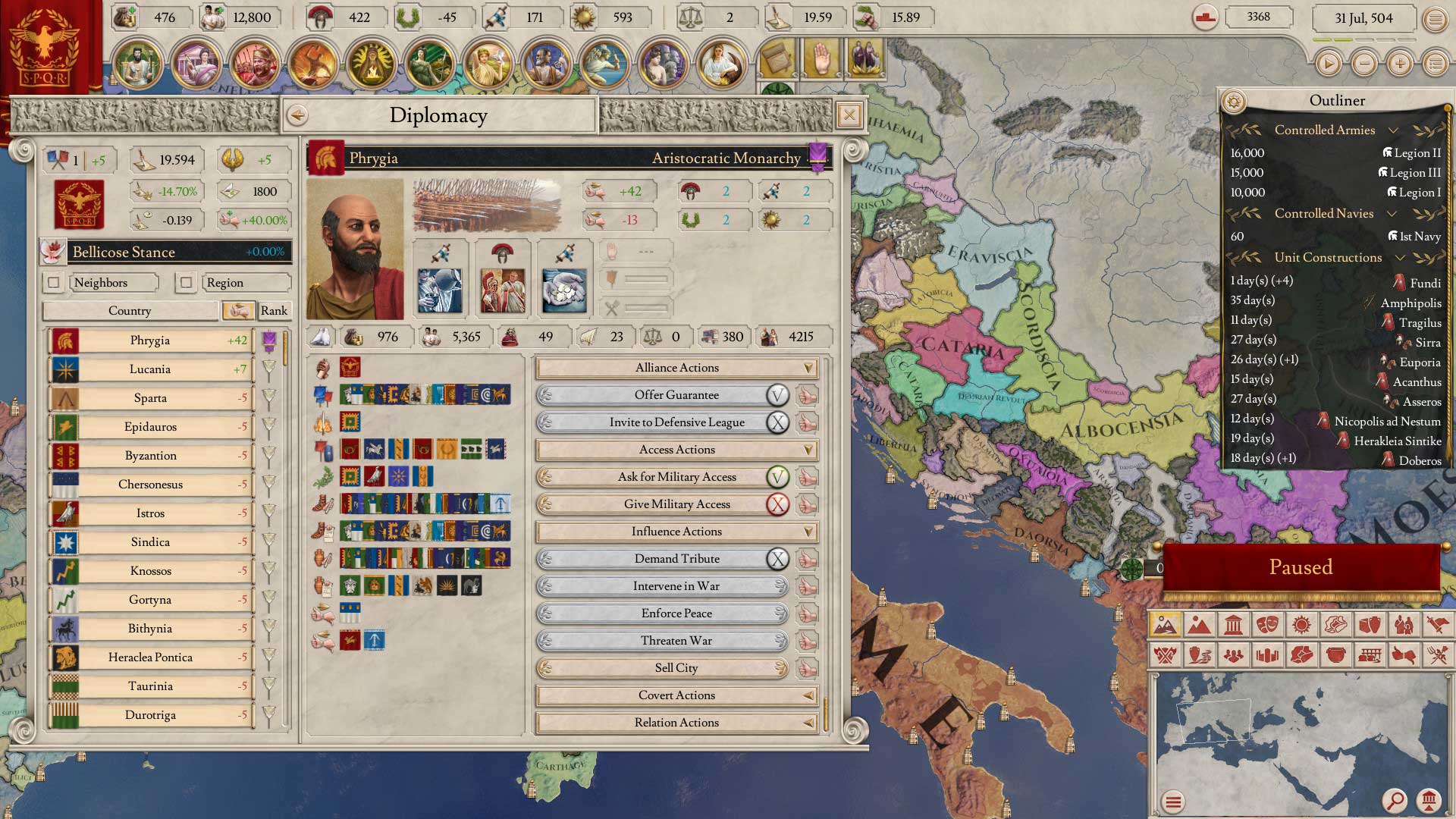Viewport: 1456px width, 819px height.
Task: Tick the Neighbors filter checkbox
Action: (54, 283)
